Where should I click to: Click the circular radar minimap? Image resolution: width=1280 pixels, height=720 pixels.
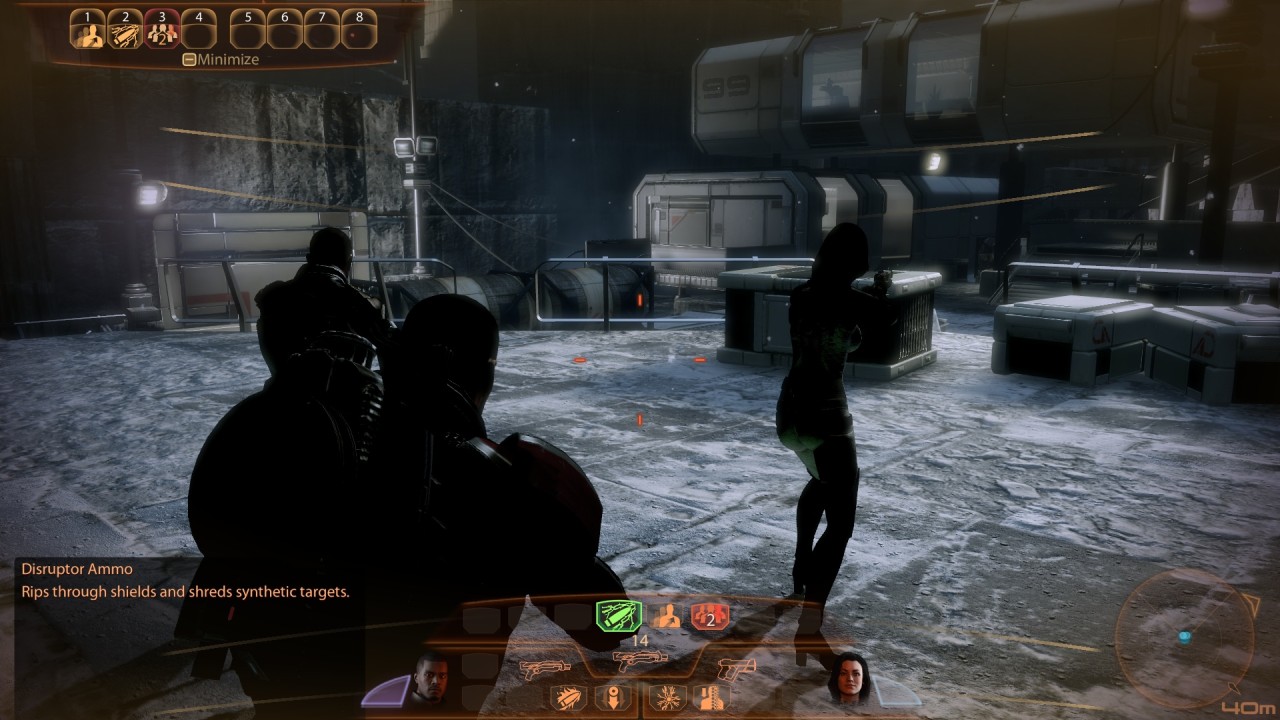point(1185,634)
